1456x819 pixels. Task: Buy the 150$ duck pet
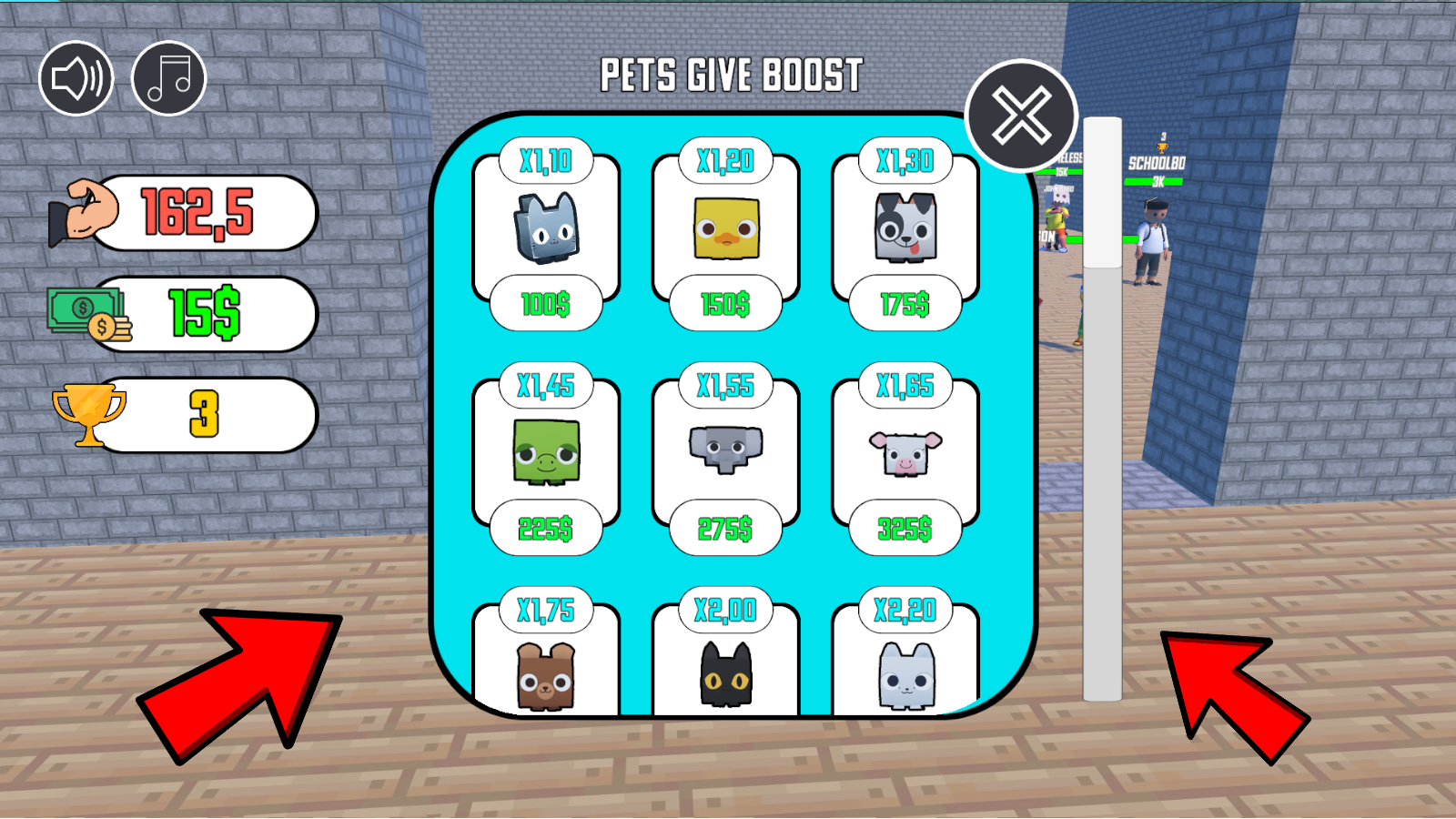pos(725,305)
